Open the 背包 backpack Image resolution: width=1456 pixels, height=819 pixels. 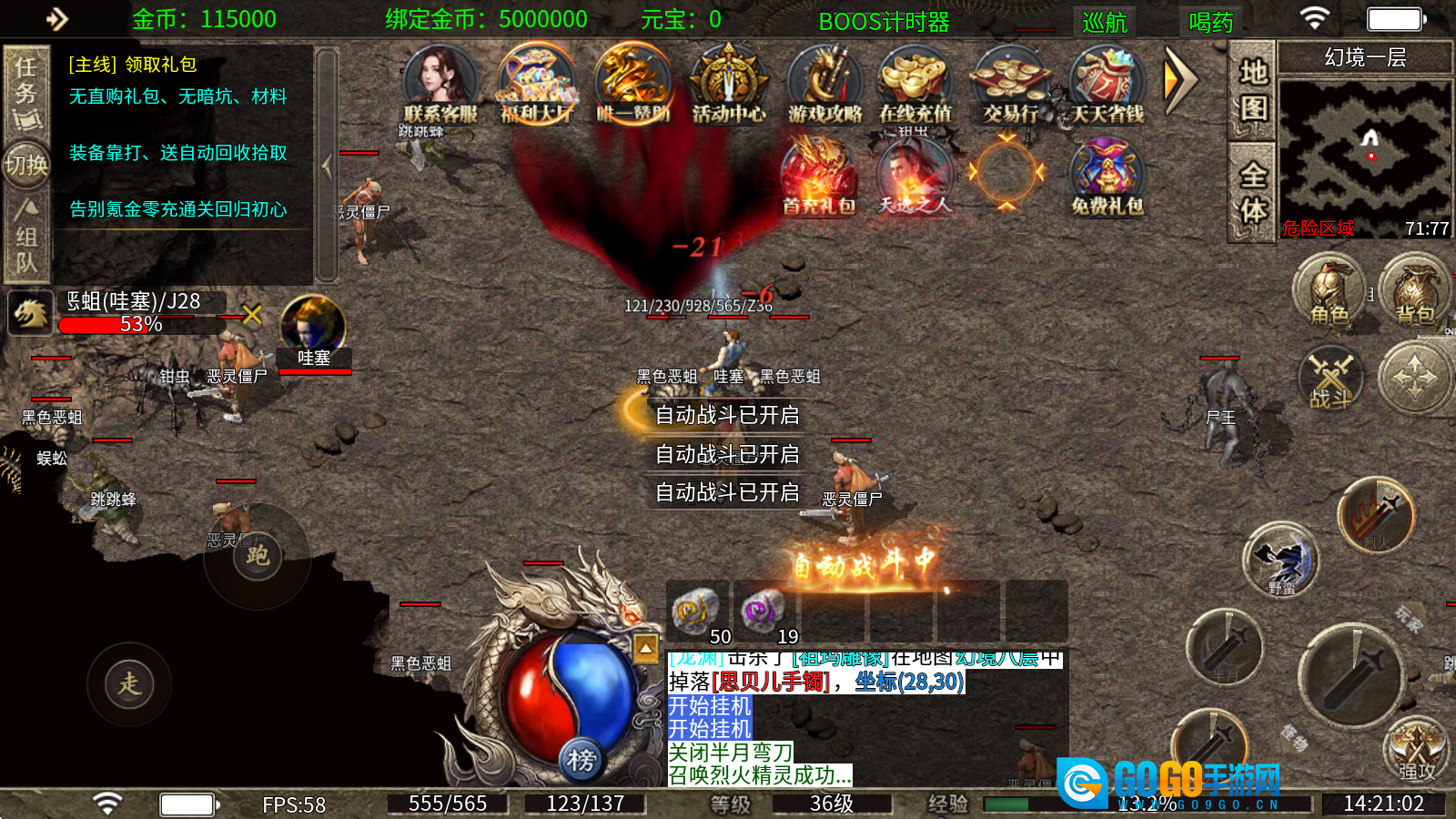1415,291
